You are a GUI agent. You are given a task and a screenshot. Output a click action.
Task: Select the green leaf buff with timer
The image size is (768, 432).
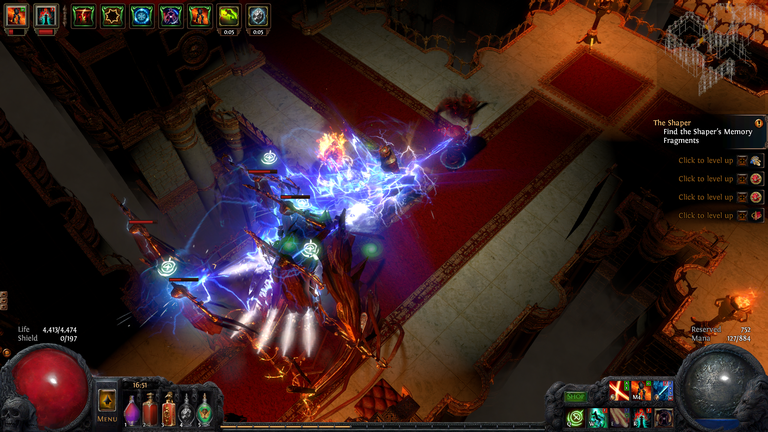pos(229,16)
